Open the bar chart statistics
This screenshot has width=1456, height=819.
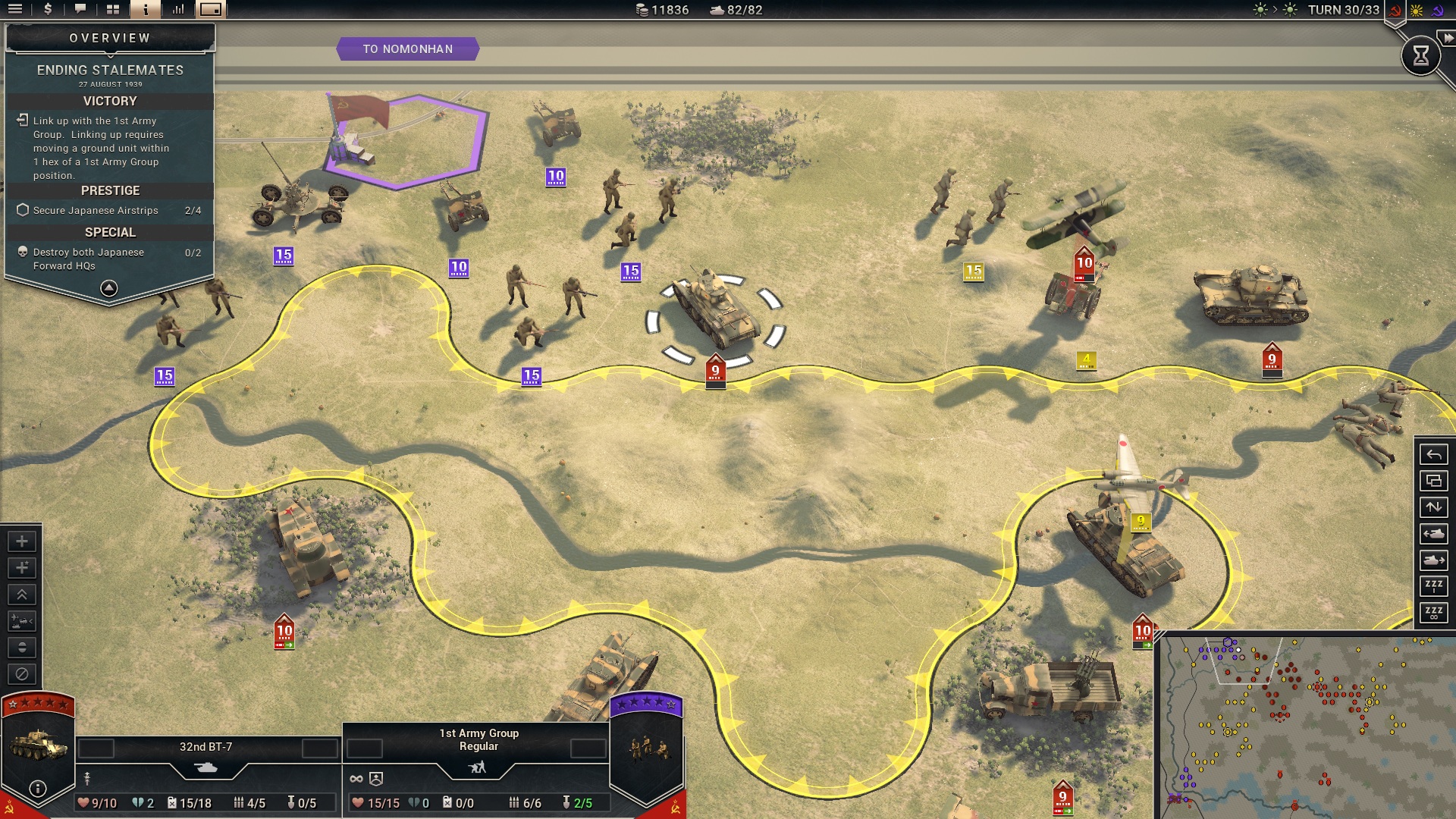pos(178,10)
